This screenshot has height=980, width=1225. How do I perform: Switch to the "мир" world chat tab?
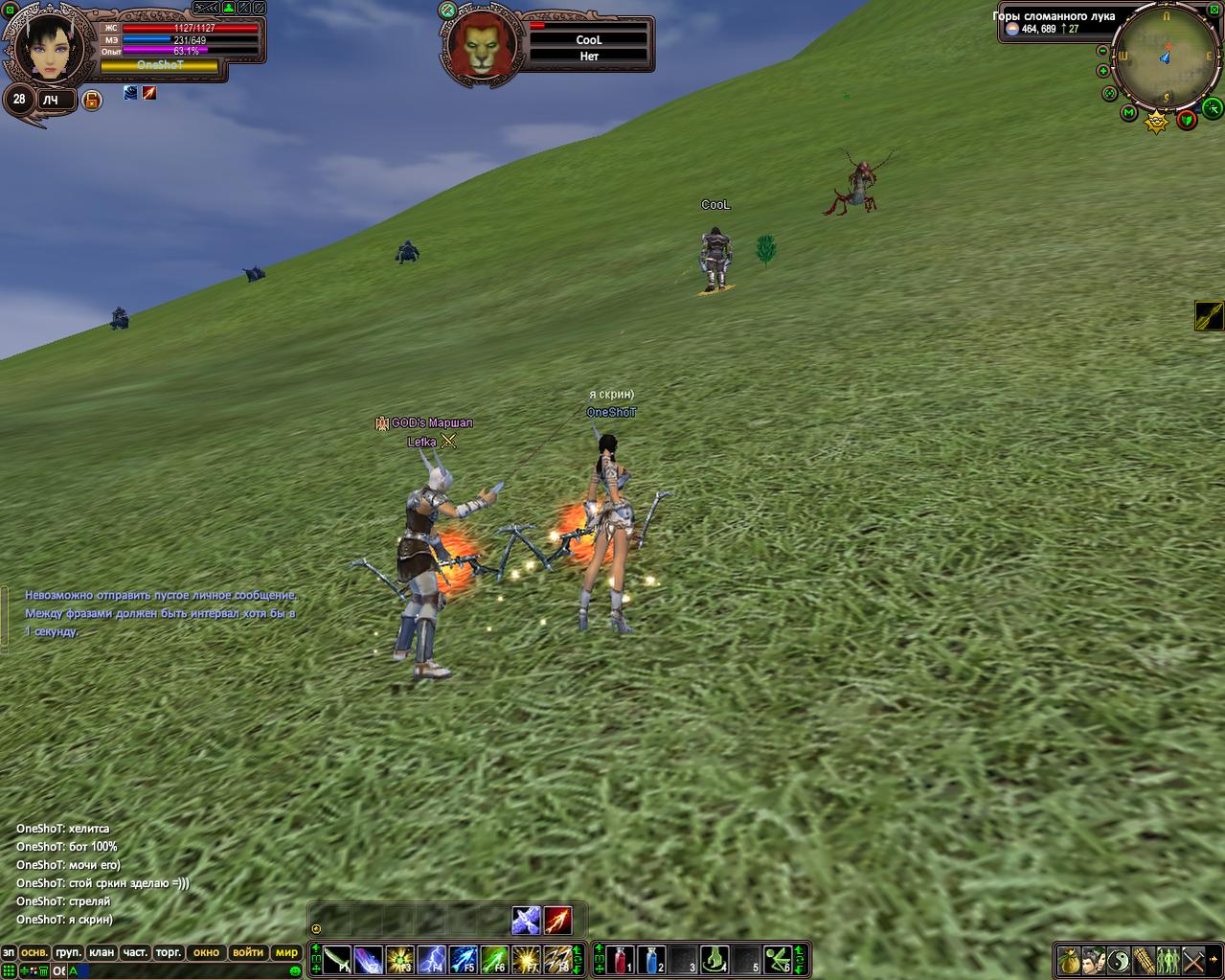(x=286, y=952)
